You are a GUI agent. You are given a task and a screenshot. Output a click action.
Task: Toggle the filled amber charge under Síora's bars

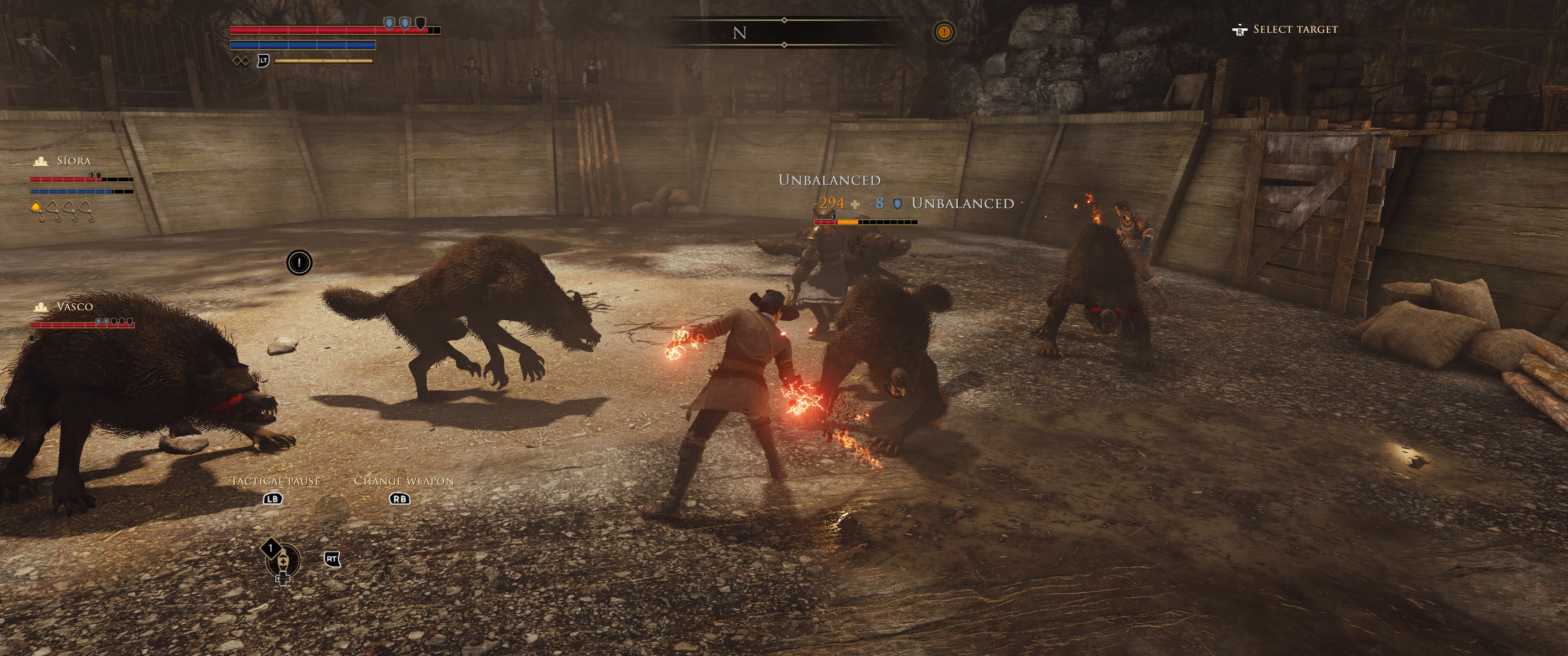[x=36, y=206]
